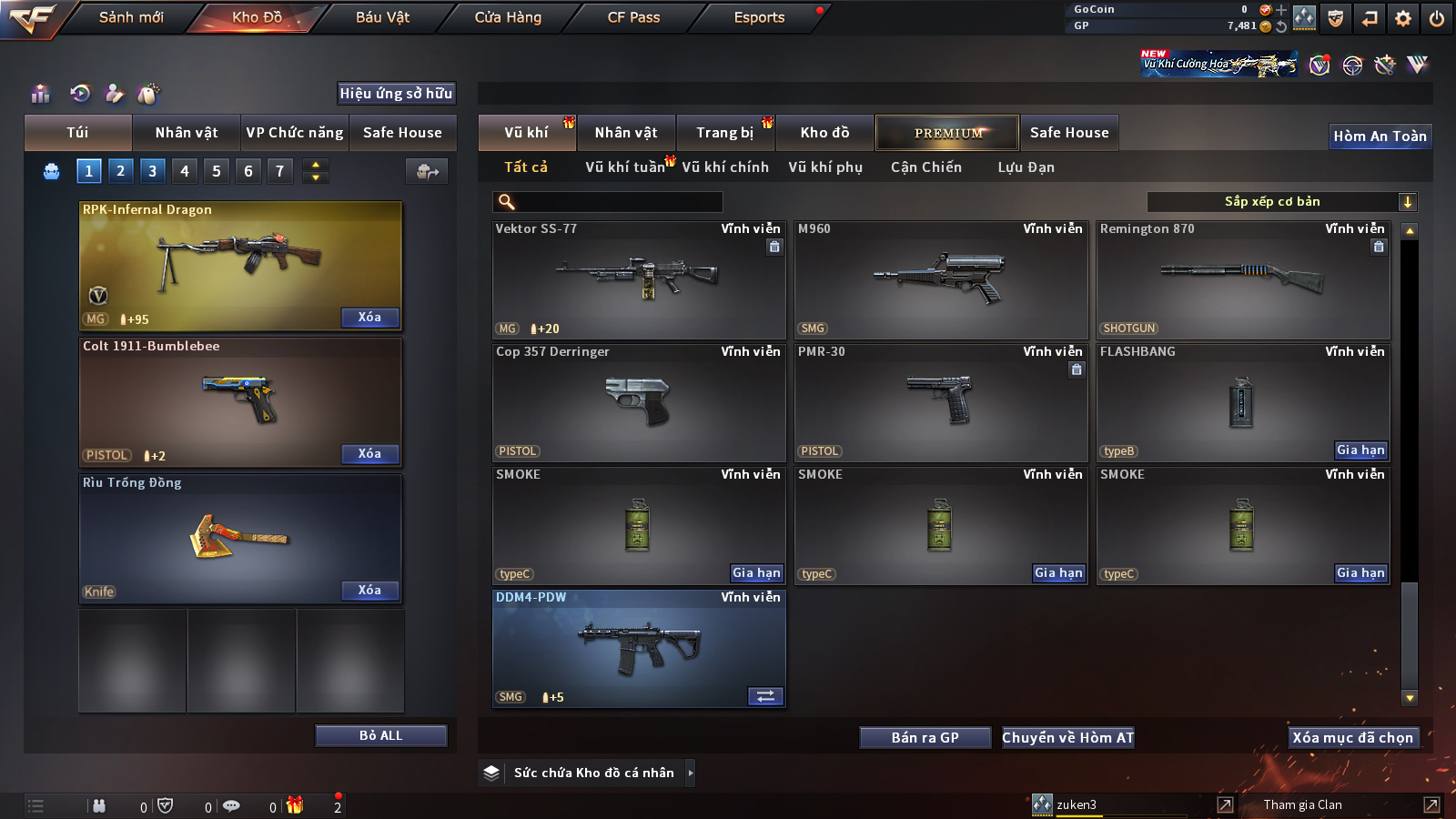Click the Bỏ ALL button
The width and height of the screenshot is (1456, 819).
[x=380, y=735]
